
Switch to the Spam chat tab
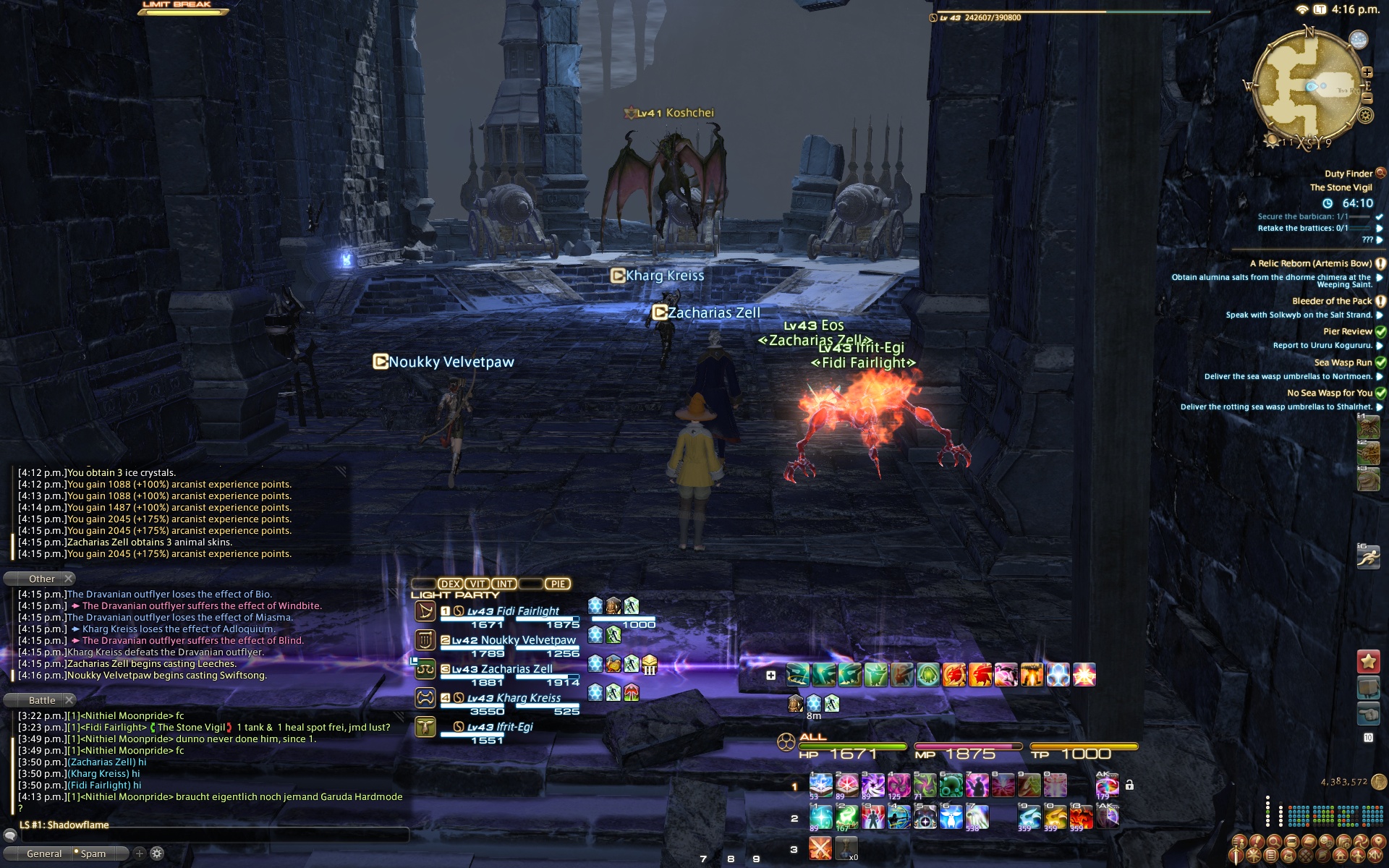pos(93,854)
